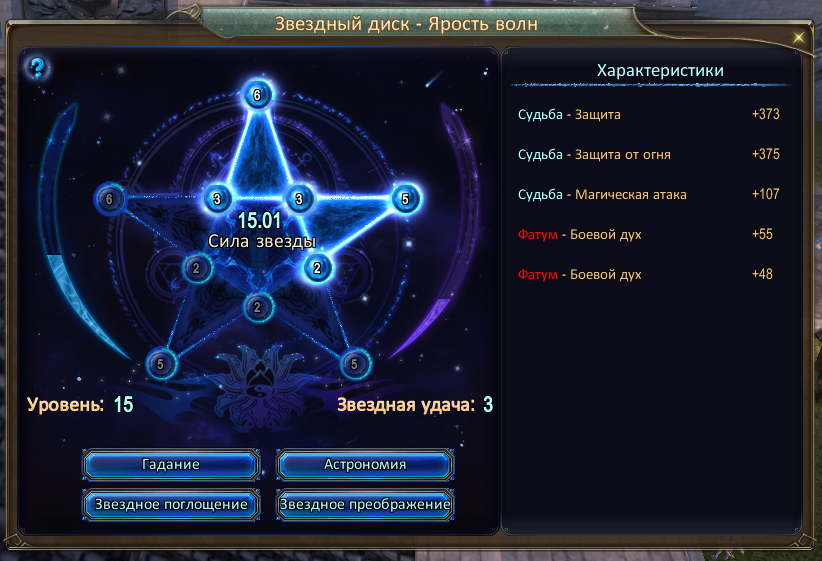Select the brightly glowing 5 star node
The height and width of the screenshot is (561, 822).
coord(405,199)
